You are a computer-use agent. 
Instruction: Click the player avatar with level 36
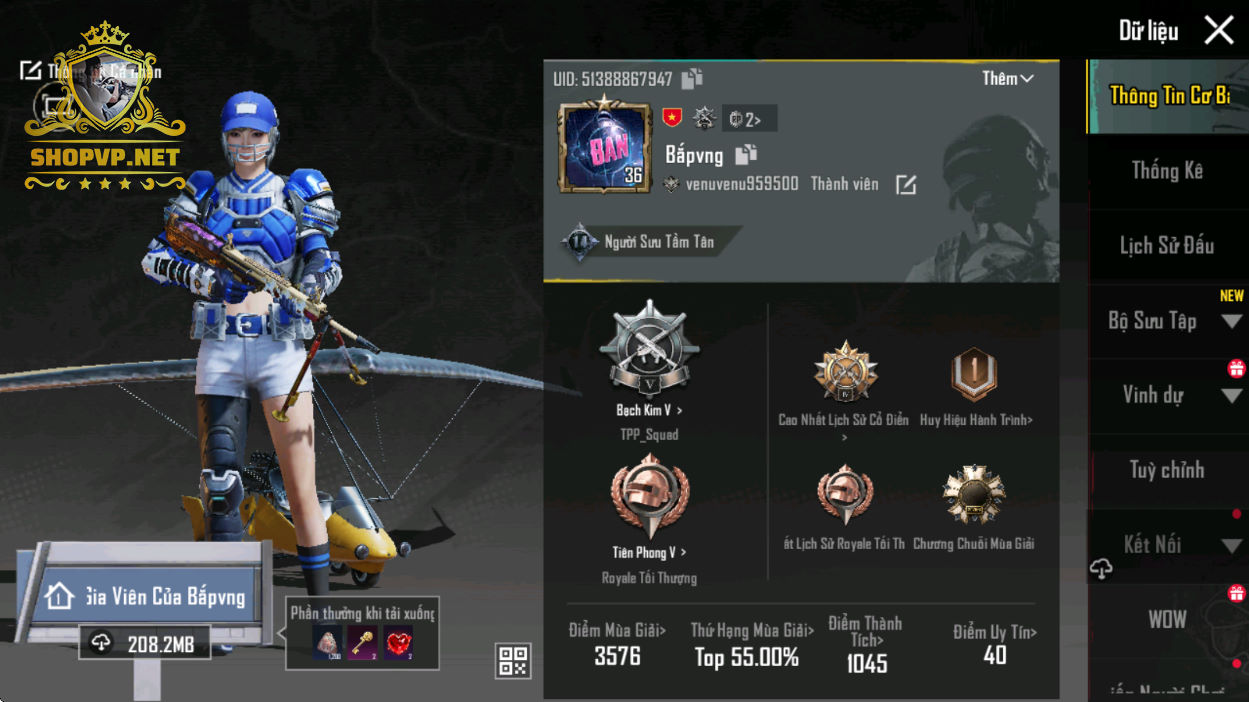click(x=603, y=147)
